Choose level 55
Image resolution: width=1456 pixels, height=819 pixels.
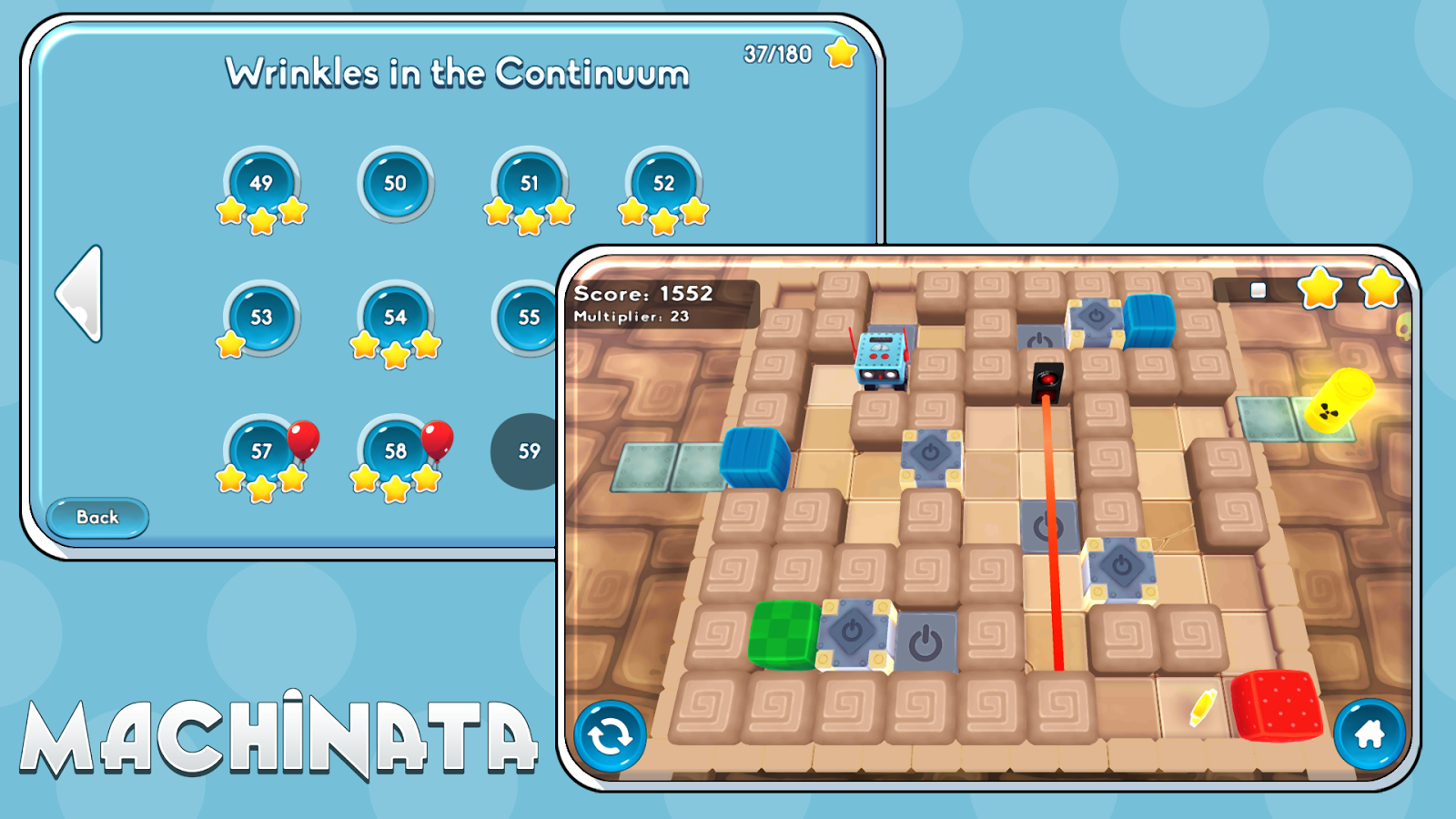tap(526, 318)
